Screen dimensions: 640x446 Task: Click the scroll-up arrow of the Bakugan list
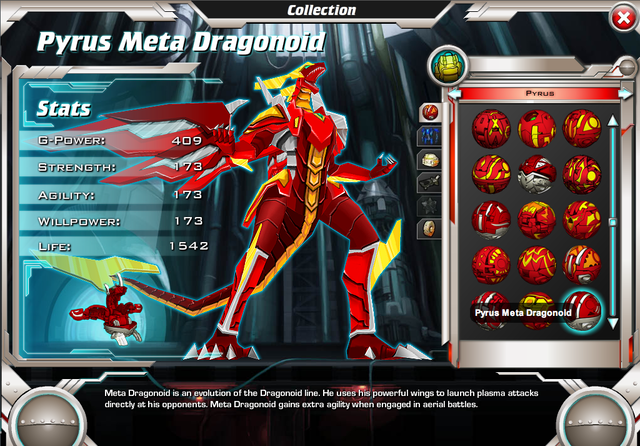pos(613,120)
